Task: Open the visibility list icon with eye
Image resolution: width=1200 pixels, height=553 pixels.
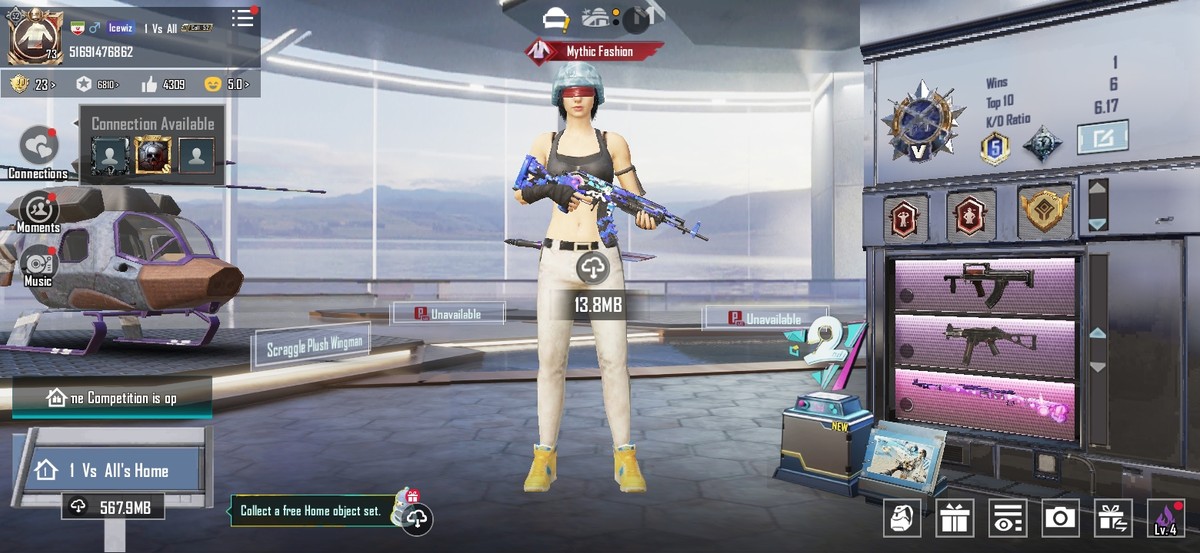Action: (1007, 517)
